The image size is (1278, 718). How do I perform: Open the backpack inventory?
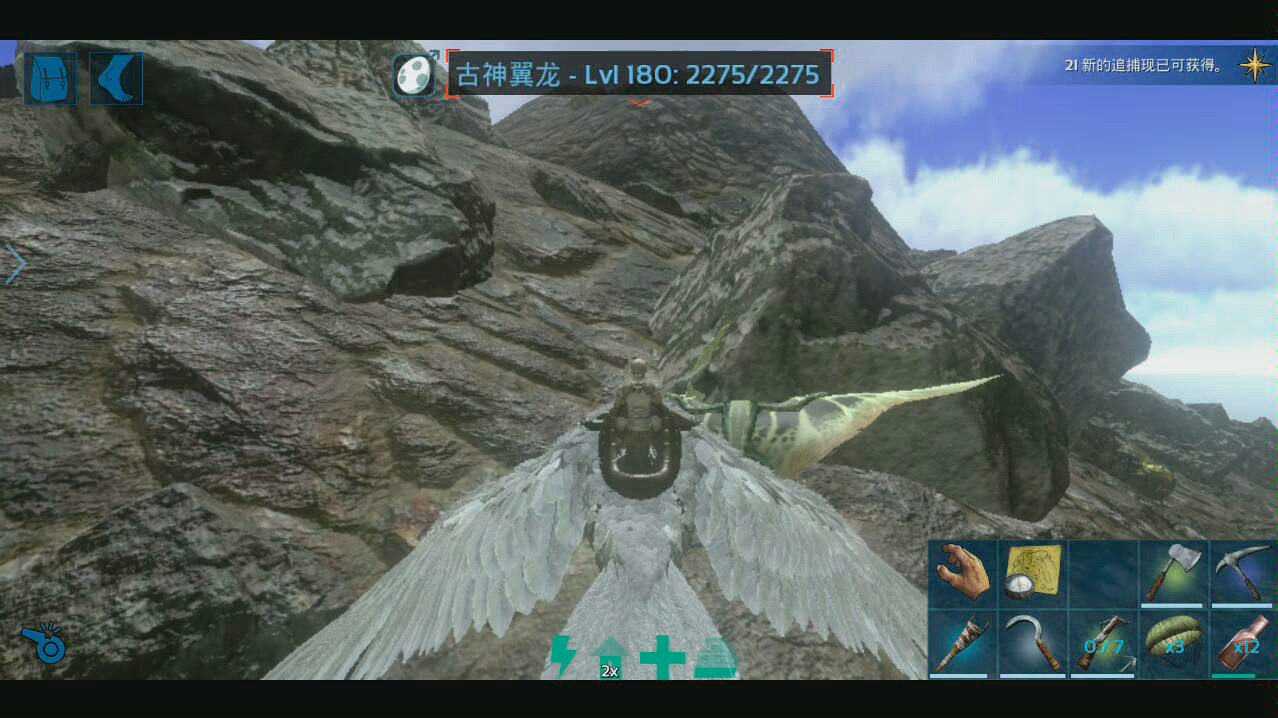pos(50,79)
